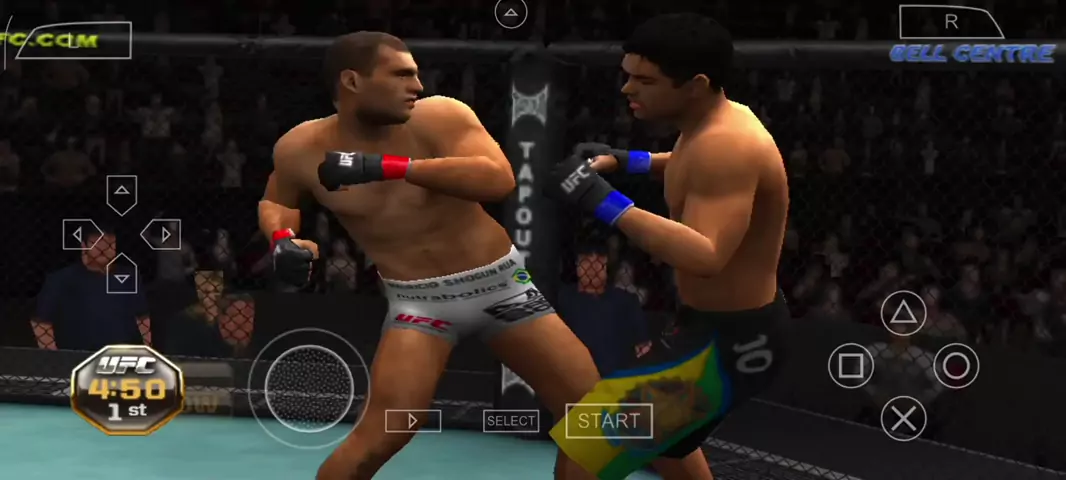Tap the D-pad left arrow
The height and width of the screenshot is (480, 1066).
(x=82, y=234)
